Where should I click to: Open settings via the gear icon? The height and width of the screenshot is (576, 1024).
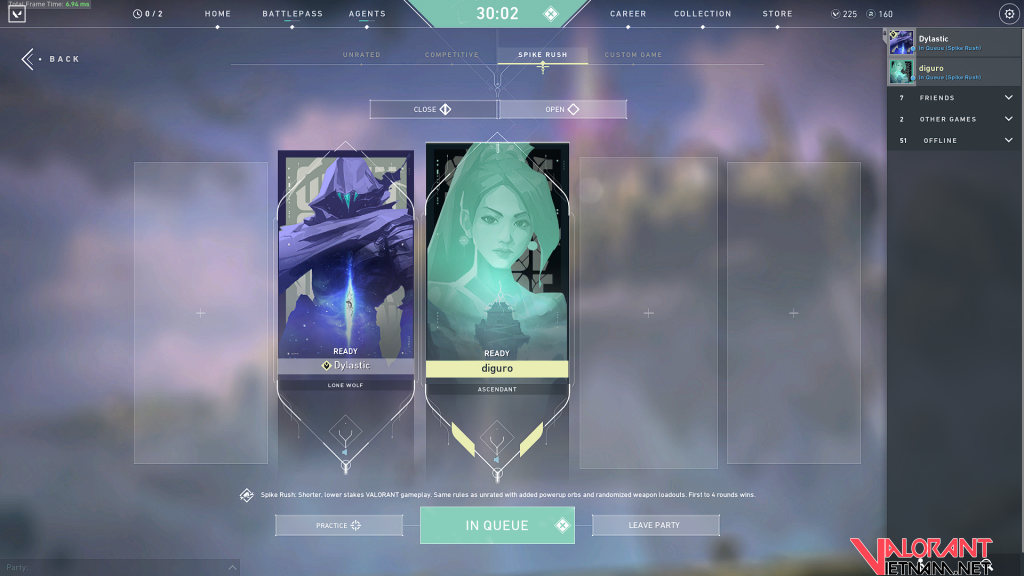[1008, 14]
